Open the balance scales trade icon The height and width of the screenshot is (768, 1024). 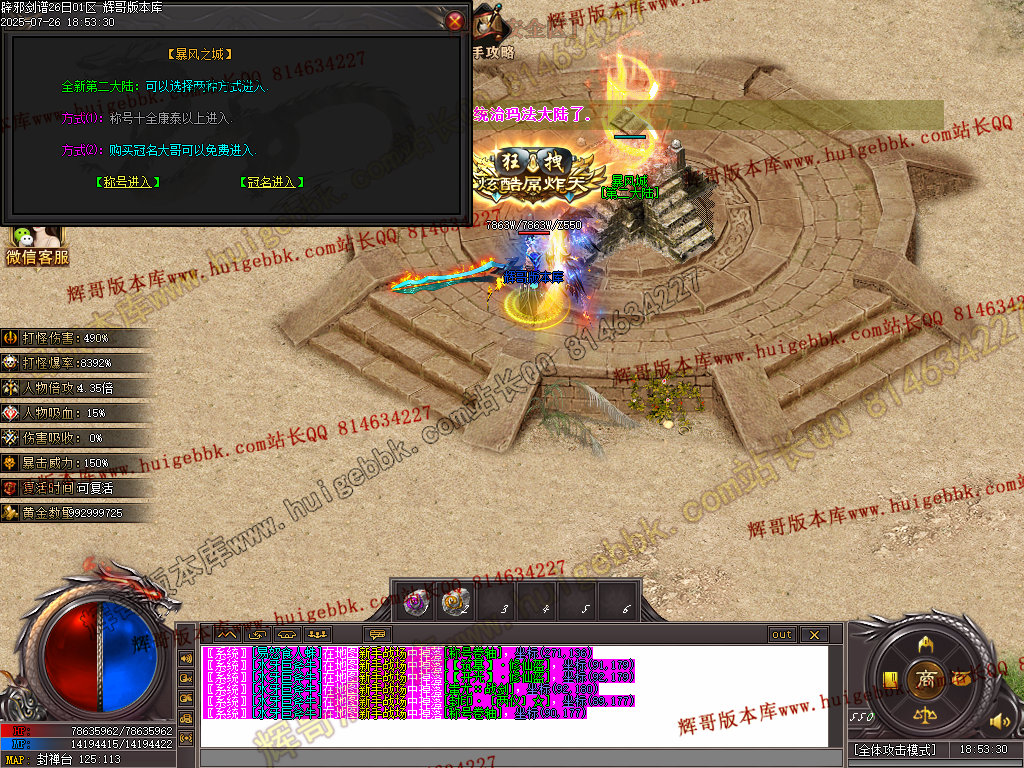tap(925, 715)
